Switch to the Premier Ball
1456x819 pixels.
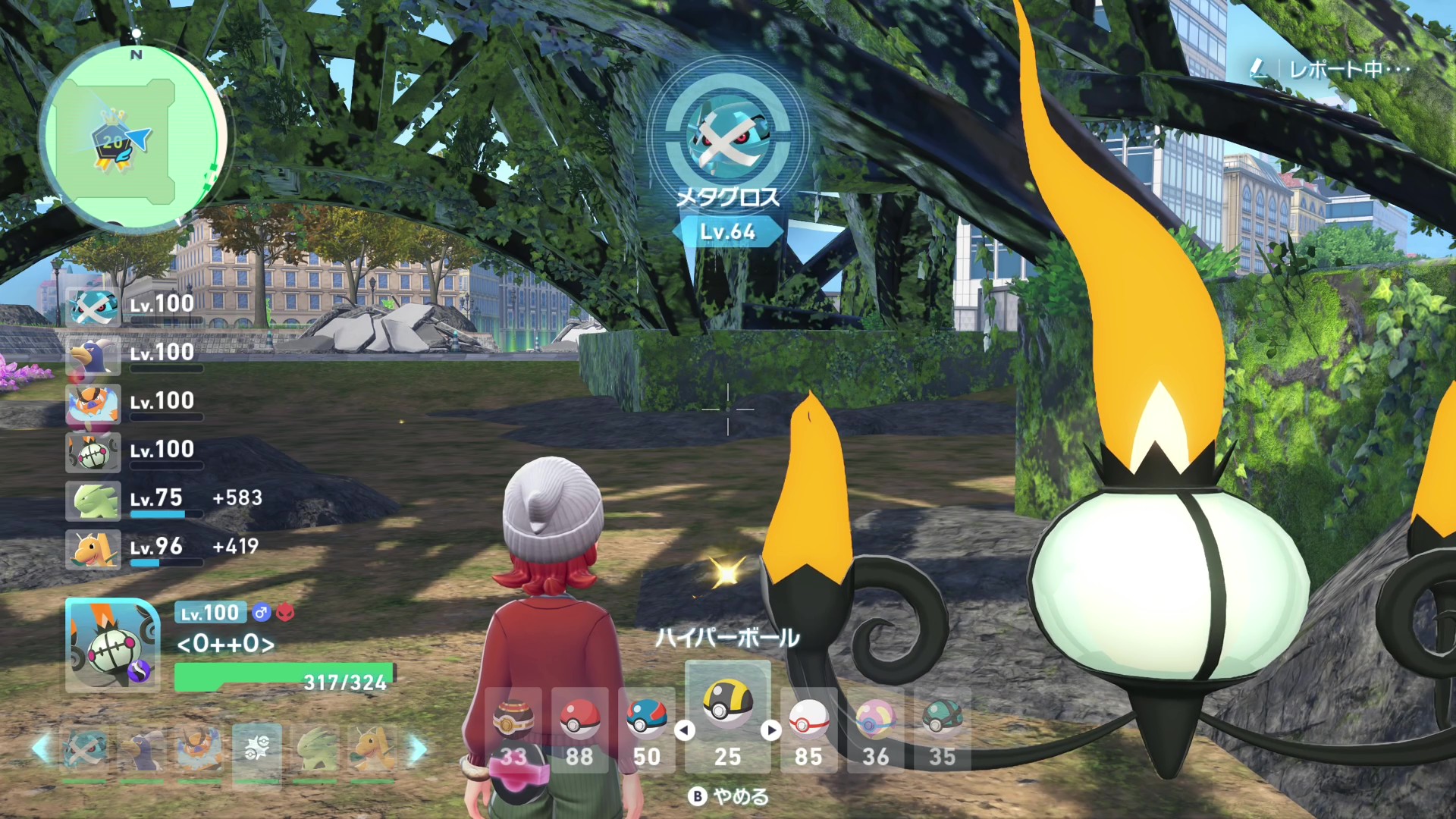(x=808, y=722)
